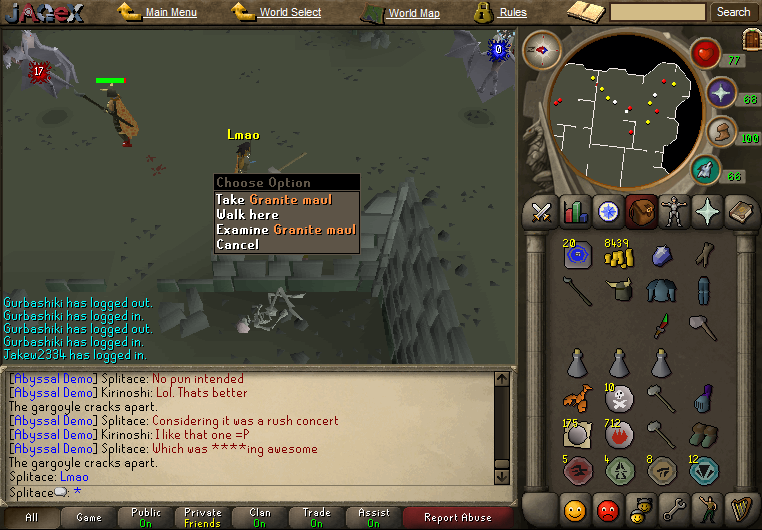
Task: Select the orange lobster in inventory
Action: 578,399
